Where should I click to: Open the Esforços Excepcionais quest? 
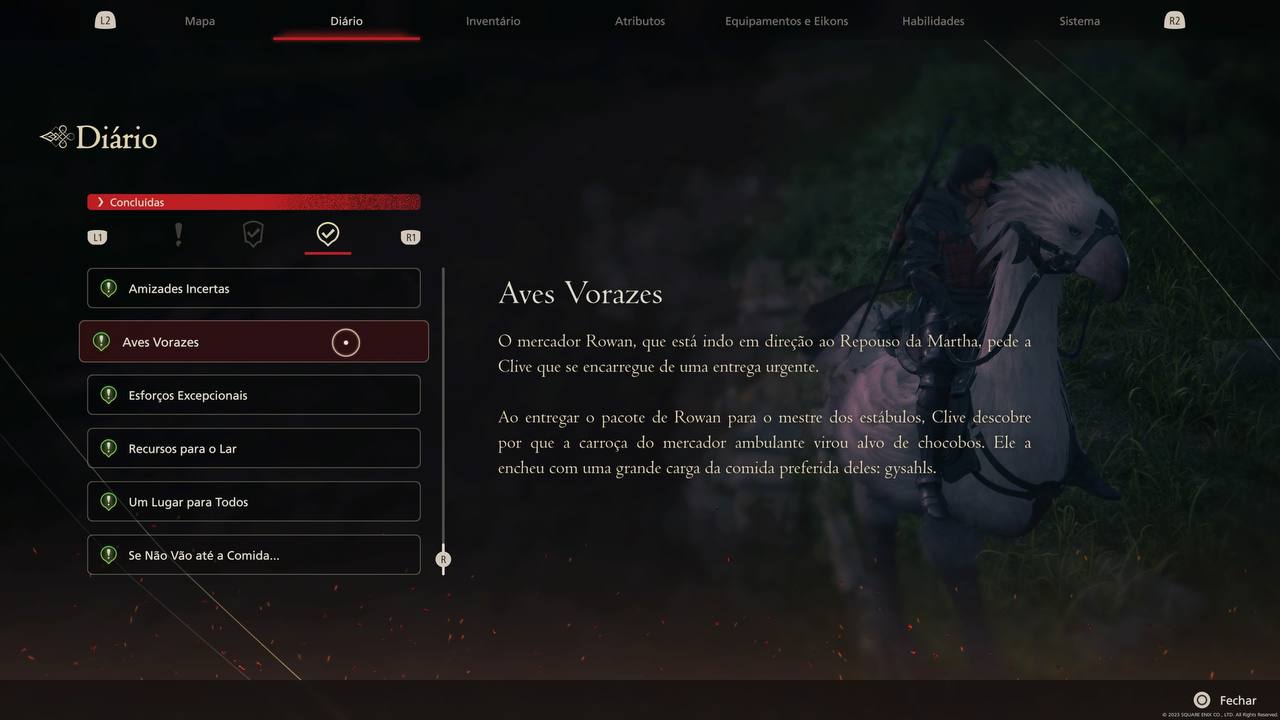pos(254,395)
